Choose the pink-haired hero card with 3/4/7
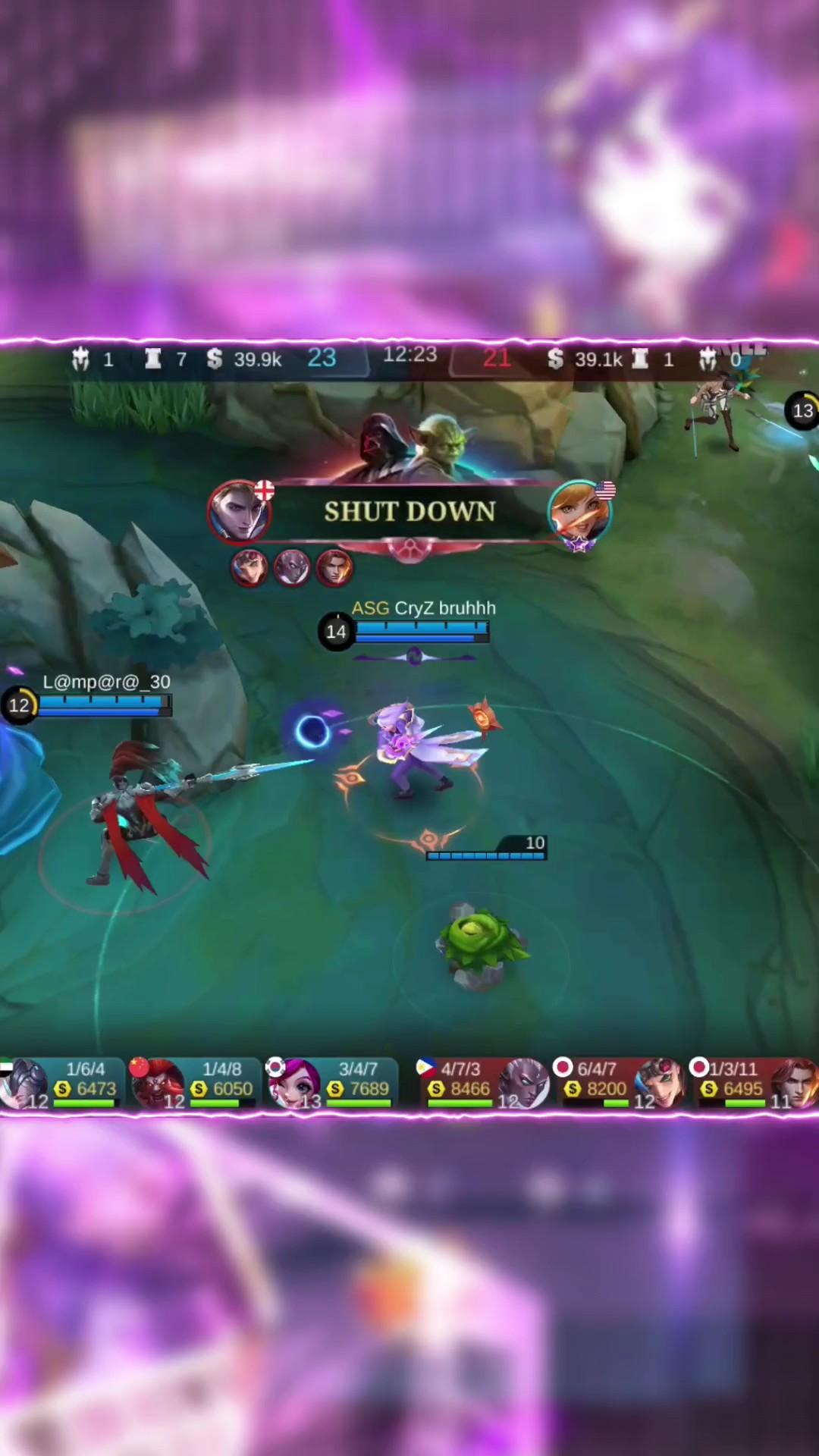This screenshot has height=1456, width=819. tap(331, 1083)
